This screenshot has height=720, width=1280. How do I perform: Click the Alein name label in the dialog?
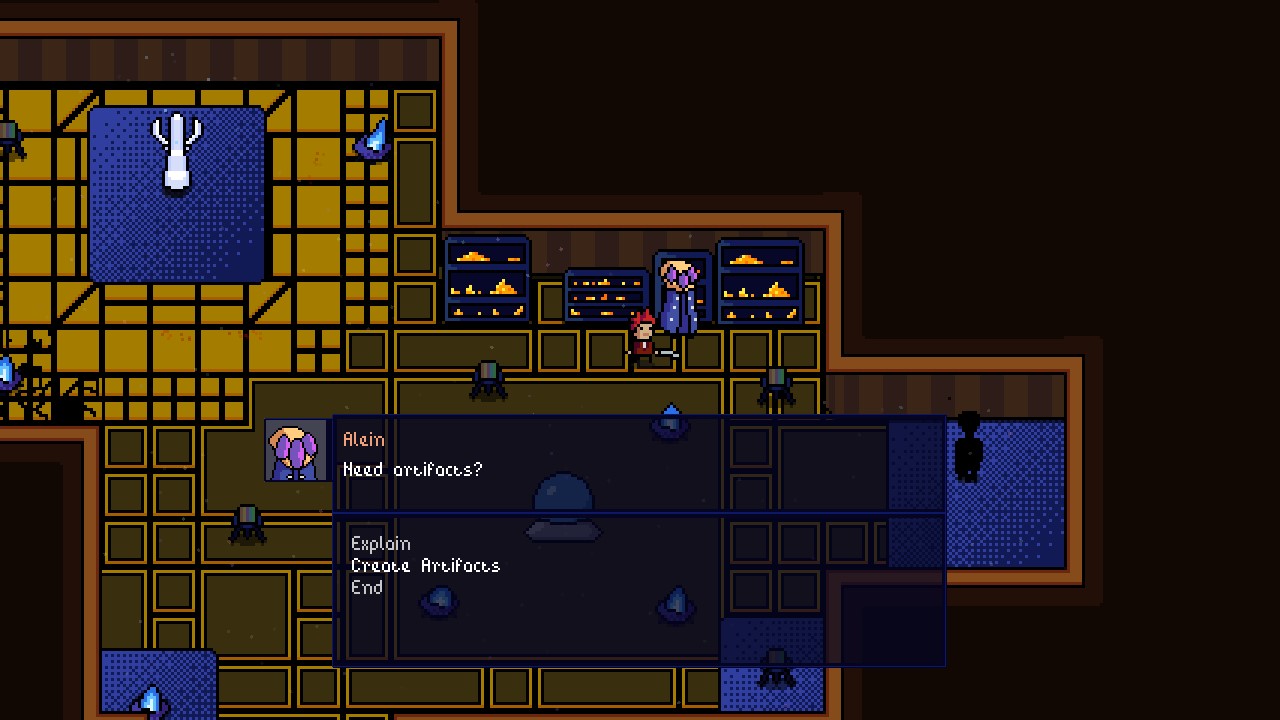(x=364, y=438)
